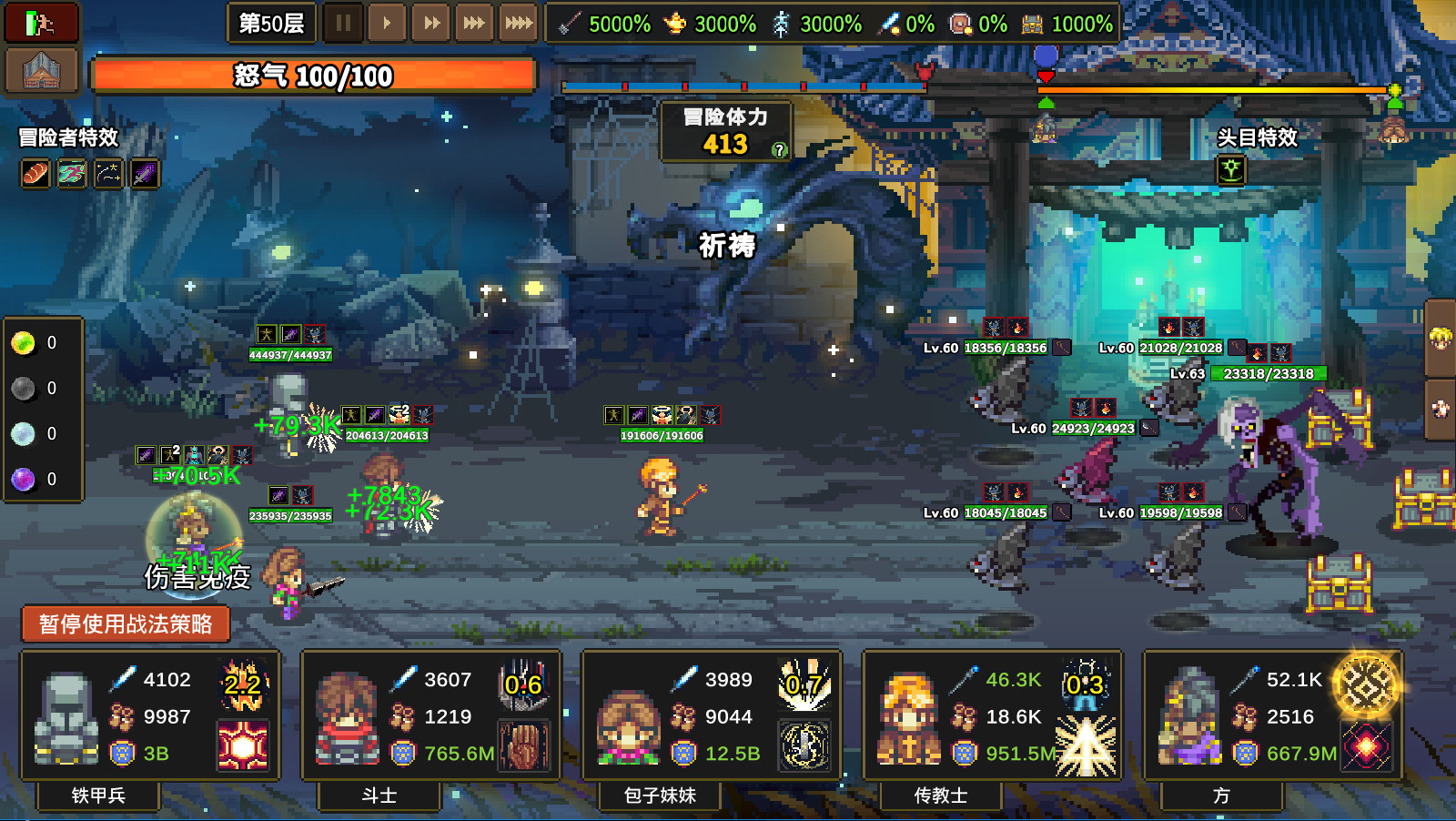Click the halberd icon showing 5000%
Screen dimensions: 1456x821
coord(568,25)
